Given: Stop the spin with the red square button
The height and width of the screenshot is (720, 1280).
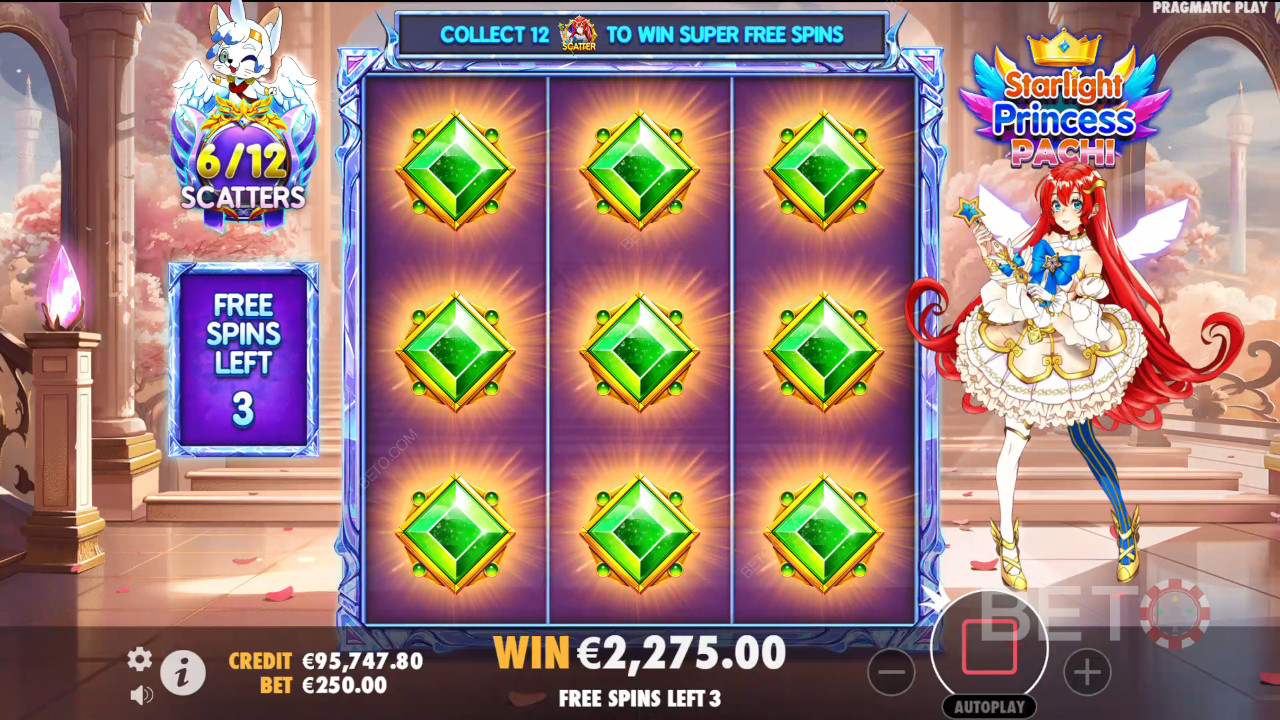Looking at the screenshot, I should point(989,647).
